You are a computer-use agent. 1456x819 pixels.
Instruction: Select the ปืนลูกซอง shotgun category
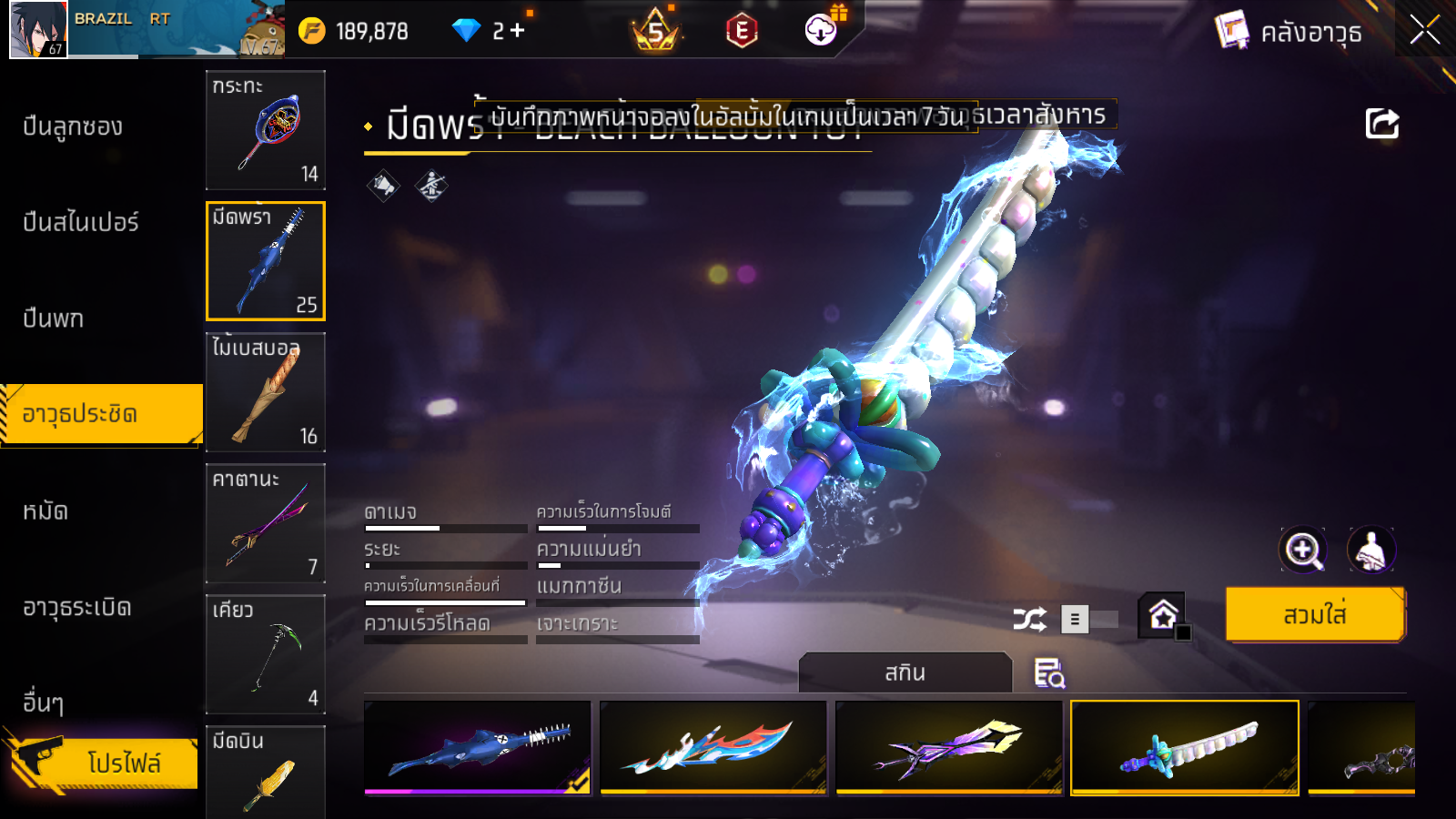coord(73,126)
